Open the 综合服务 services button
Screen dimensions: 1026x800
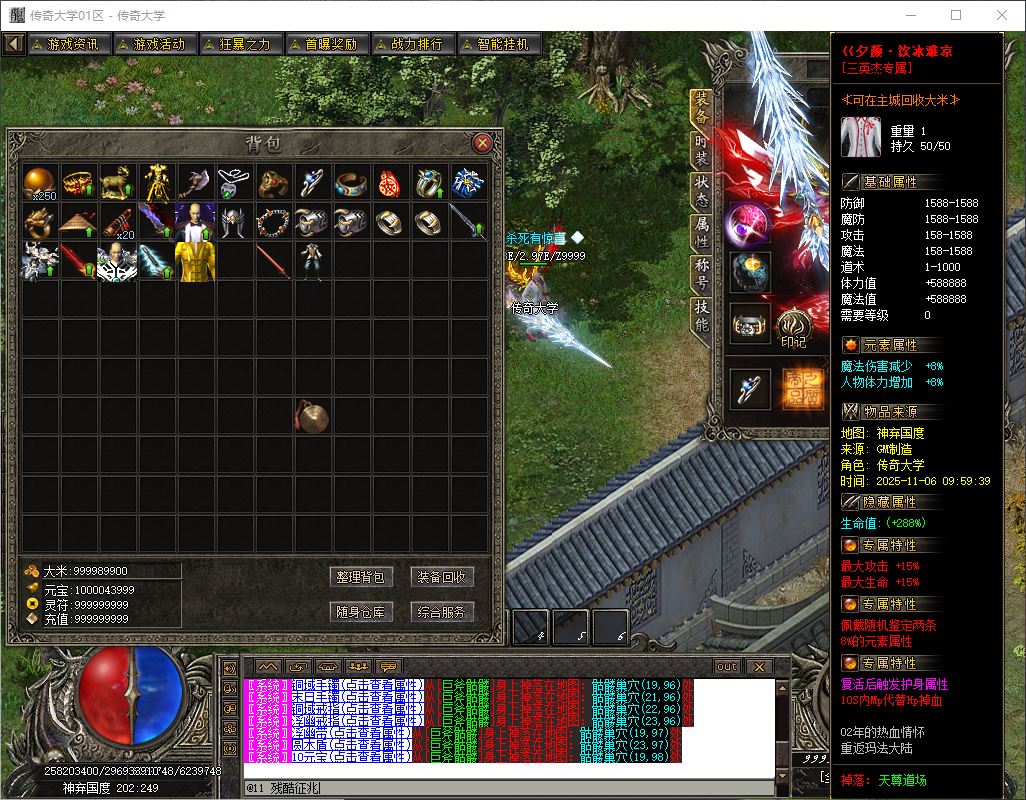pos(441,612)
